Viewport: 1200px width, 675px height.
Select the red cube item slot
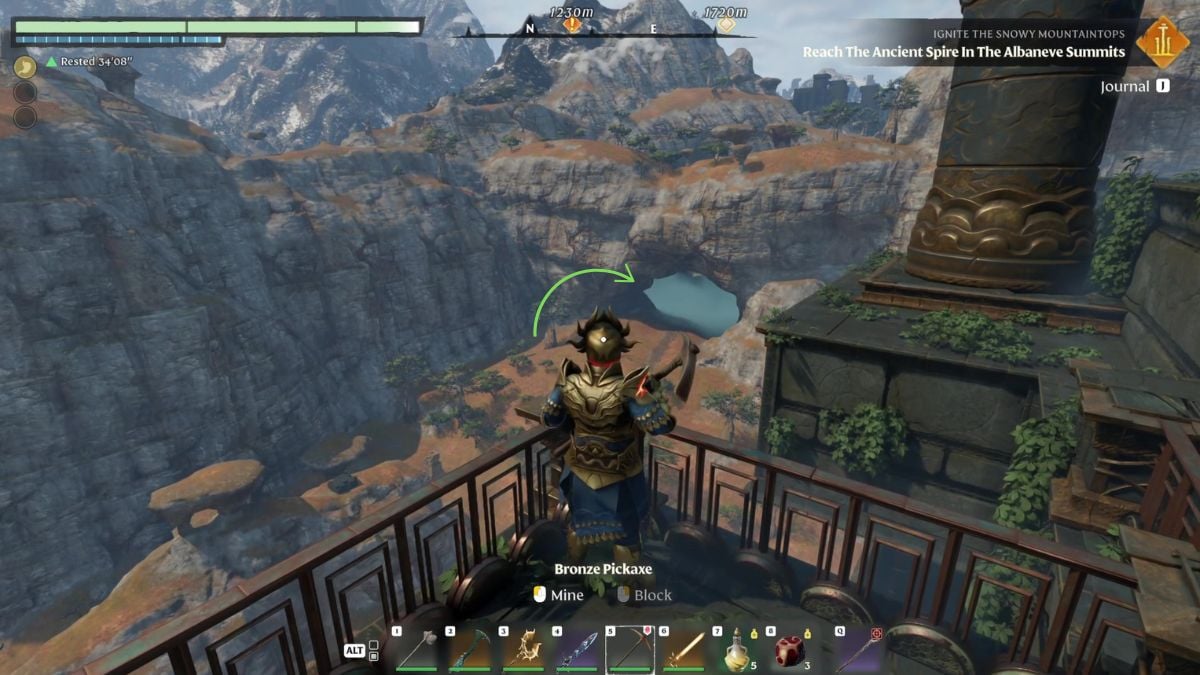(x=790, y=651)
